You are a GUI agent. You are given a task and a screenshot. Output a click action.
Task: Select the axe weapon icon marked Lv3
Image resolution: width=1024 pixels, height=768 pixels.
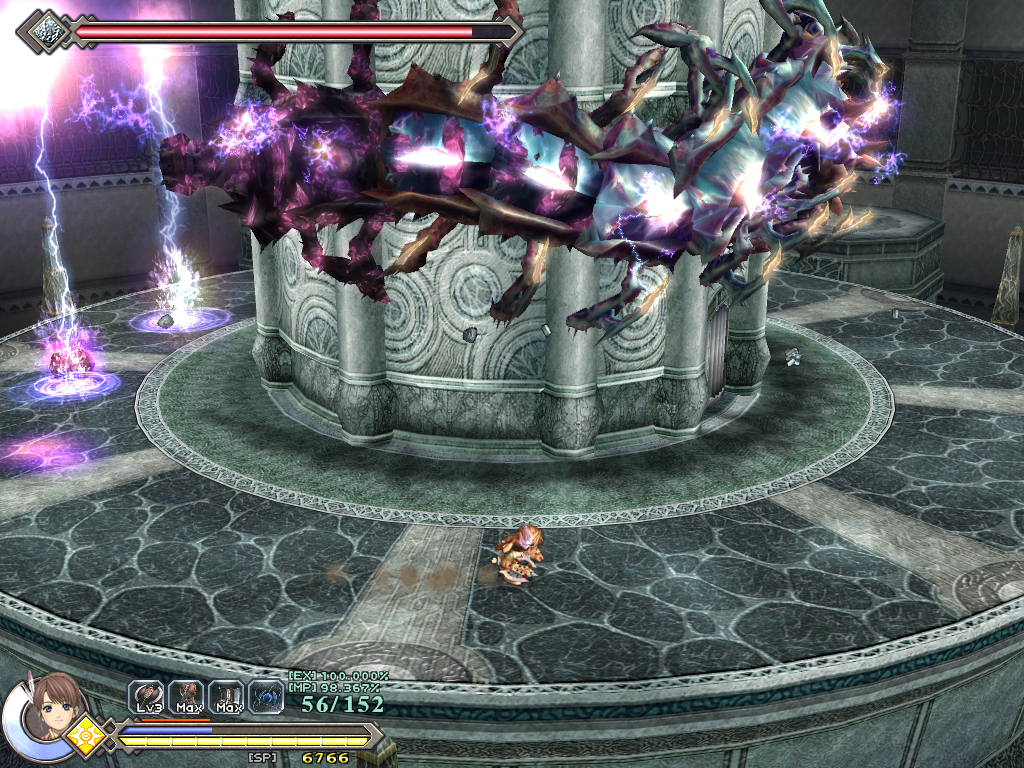coord(147,695)
